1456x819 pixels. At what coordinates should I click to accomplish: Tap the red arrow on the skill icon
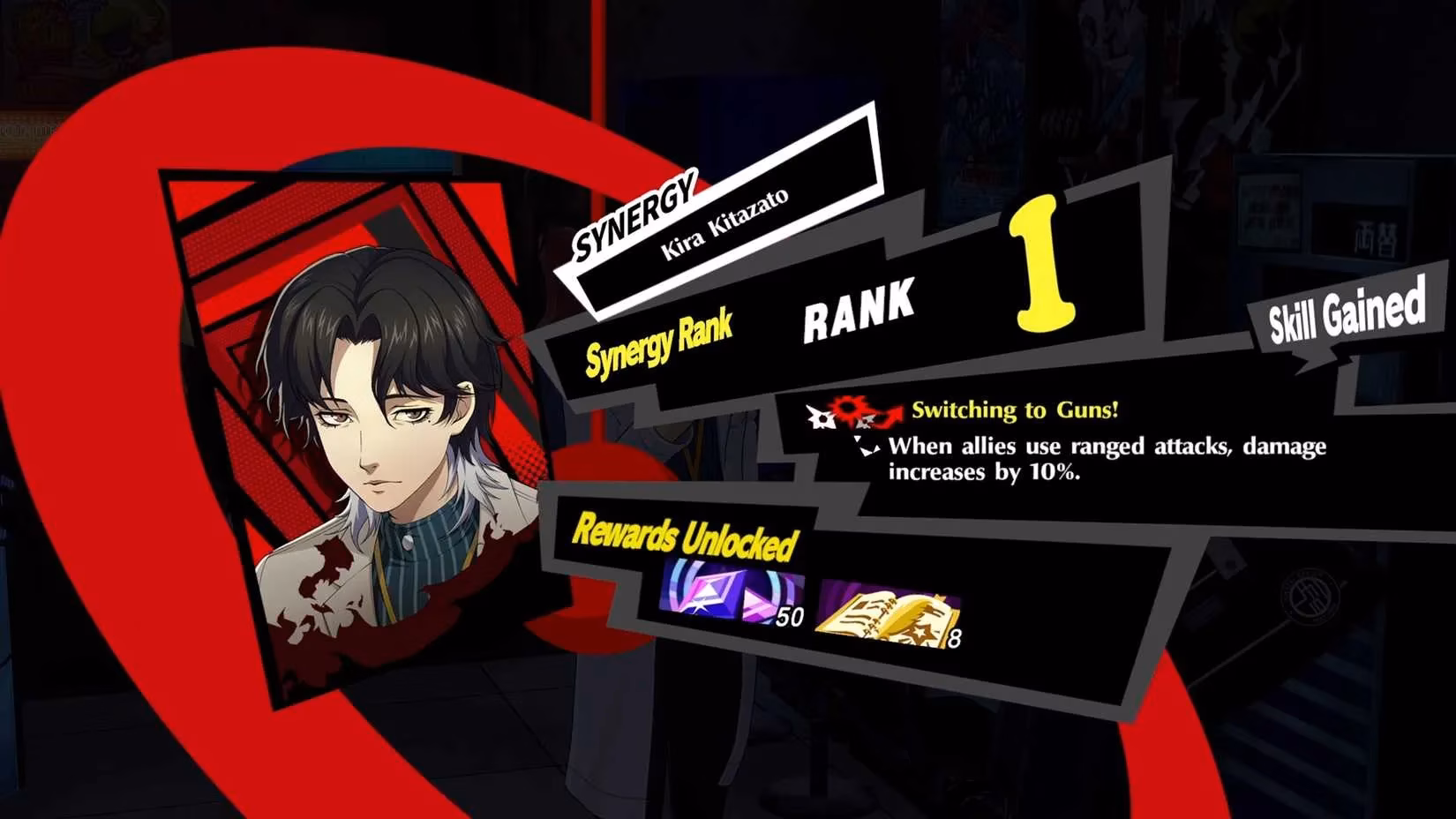click(x=889, y=412)
